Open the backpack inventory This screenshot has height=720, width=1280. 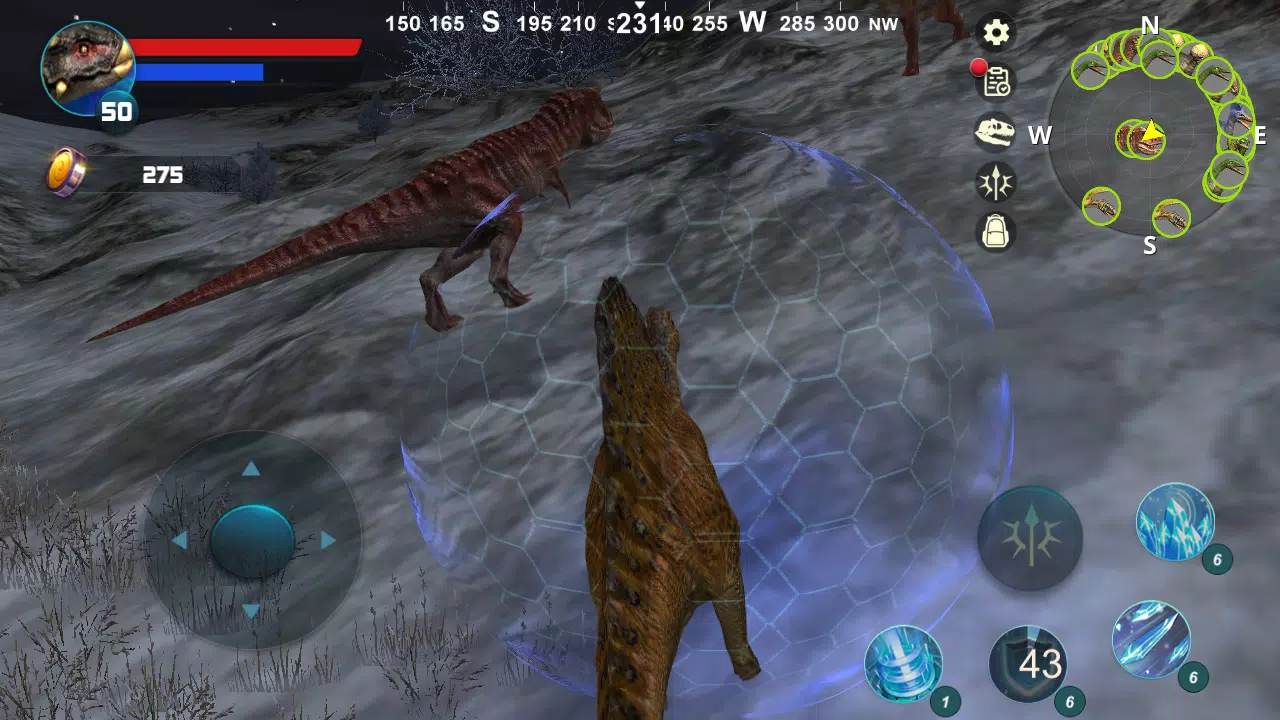995,233
